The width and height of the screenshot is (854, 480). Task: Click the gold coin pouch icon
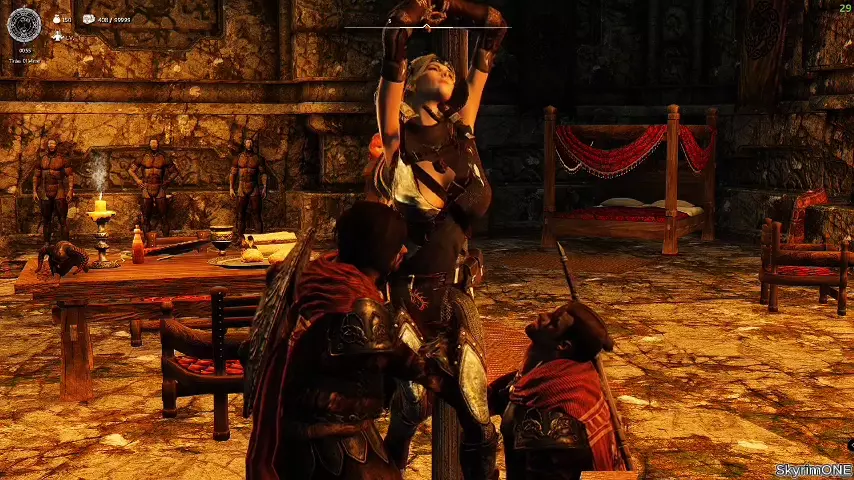(55, 19)
